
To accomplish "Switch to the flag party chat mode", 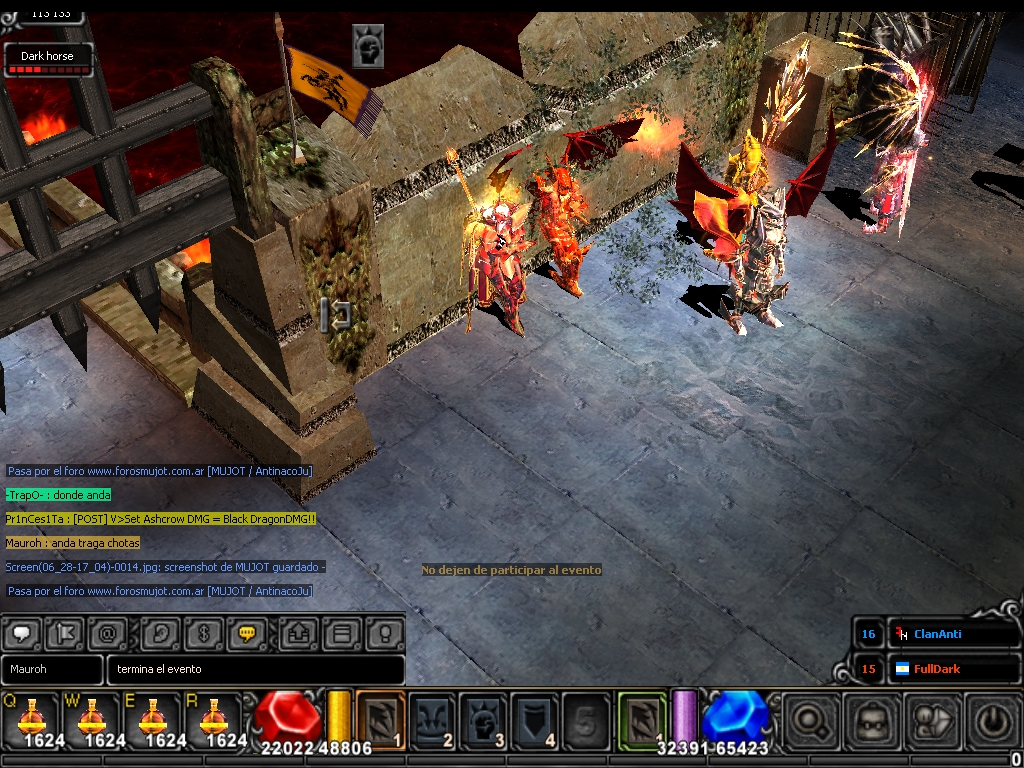I will (x=64, y=633).
